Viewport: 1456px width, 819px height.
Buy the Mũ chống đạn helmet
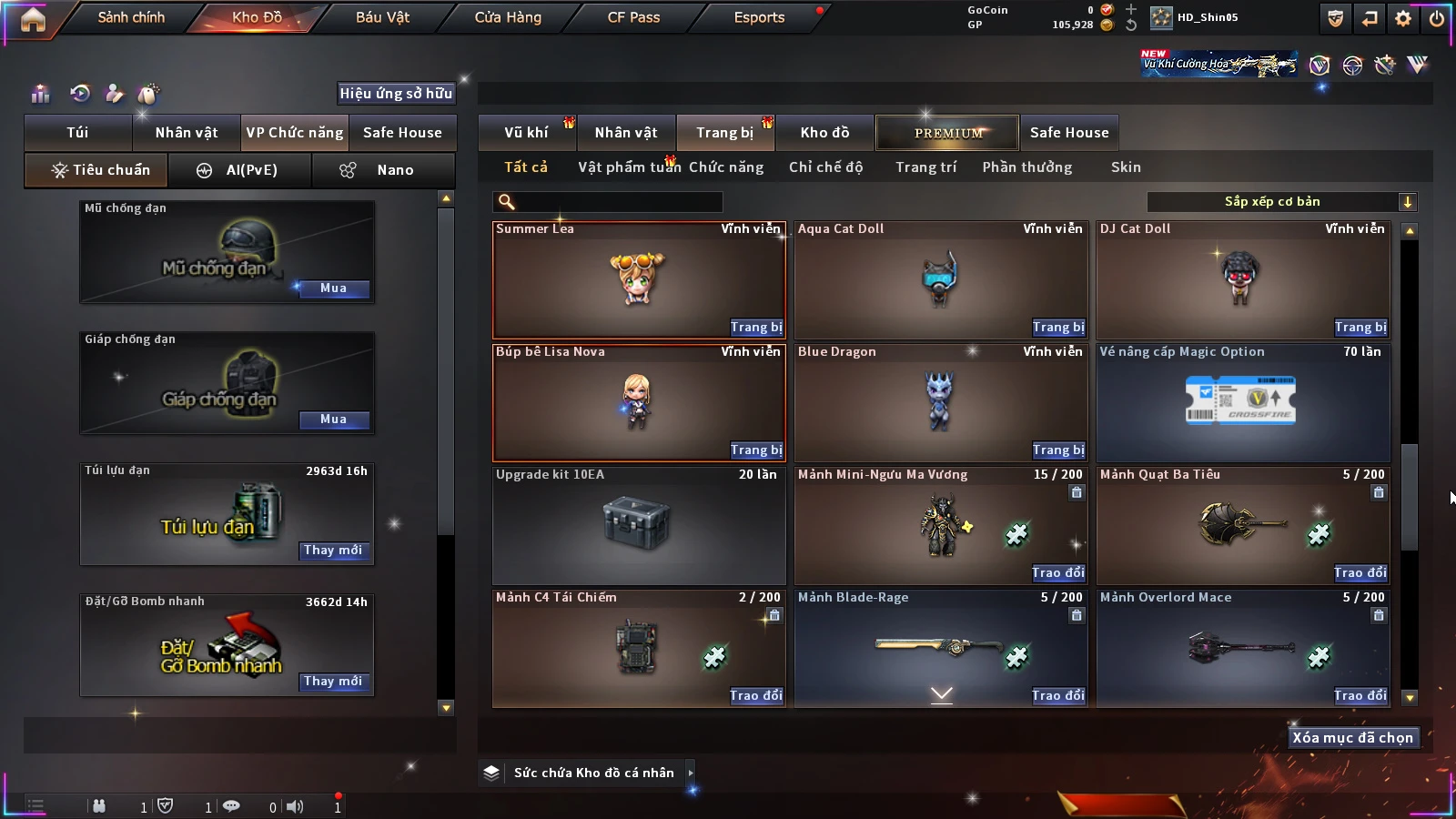[333, 288]
